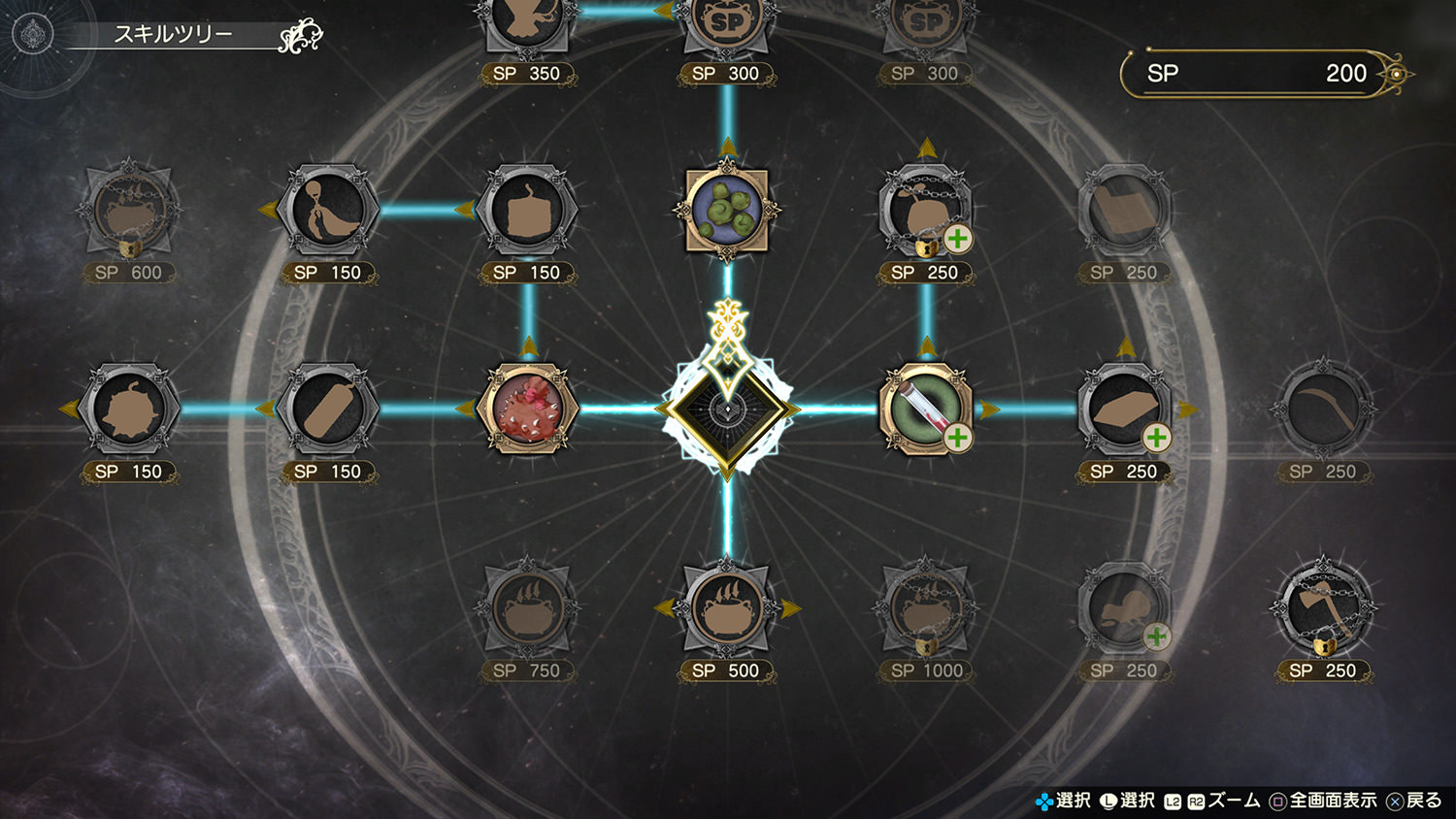Click the bottle node costing SP 150
The image size is (1456, 819).
[330, 409]
